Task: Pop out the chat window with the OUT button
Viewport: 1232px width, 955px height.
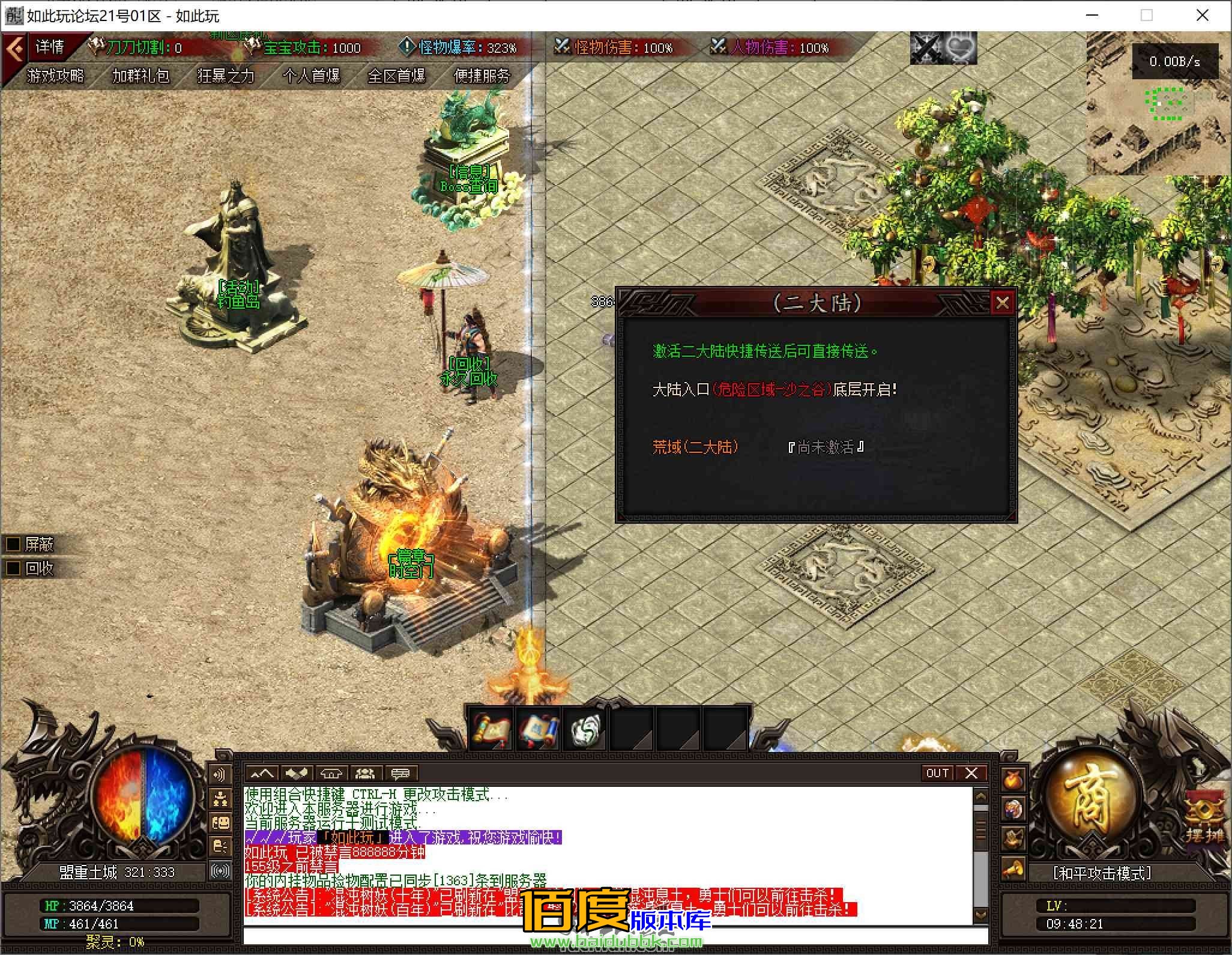Action: (938, 774)
